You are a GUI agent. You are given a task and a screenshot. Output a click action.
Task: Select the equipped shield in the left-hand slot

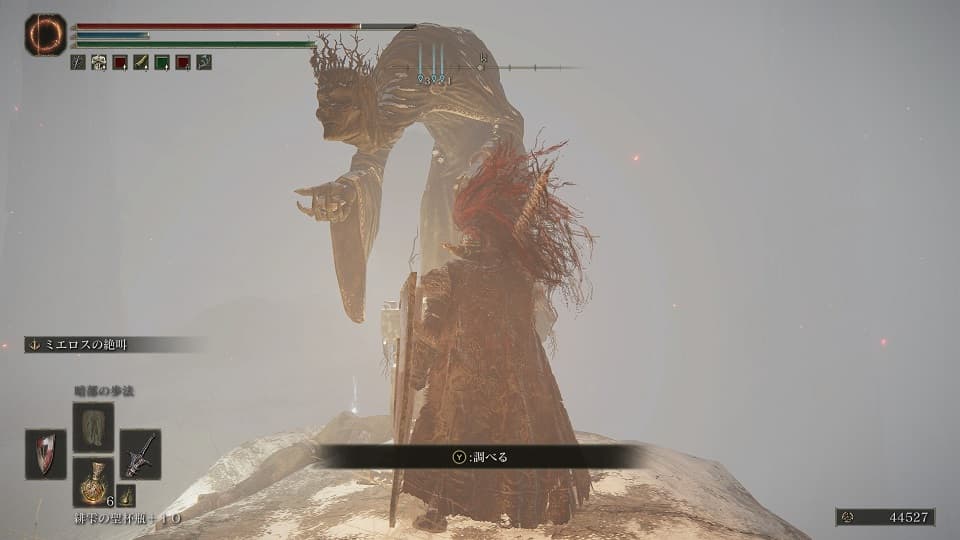[46, 453]
